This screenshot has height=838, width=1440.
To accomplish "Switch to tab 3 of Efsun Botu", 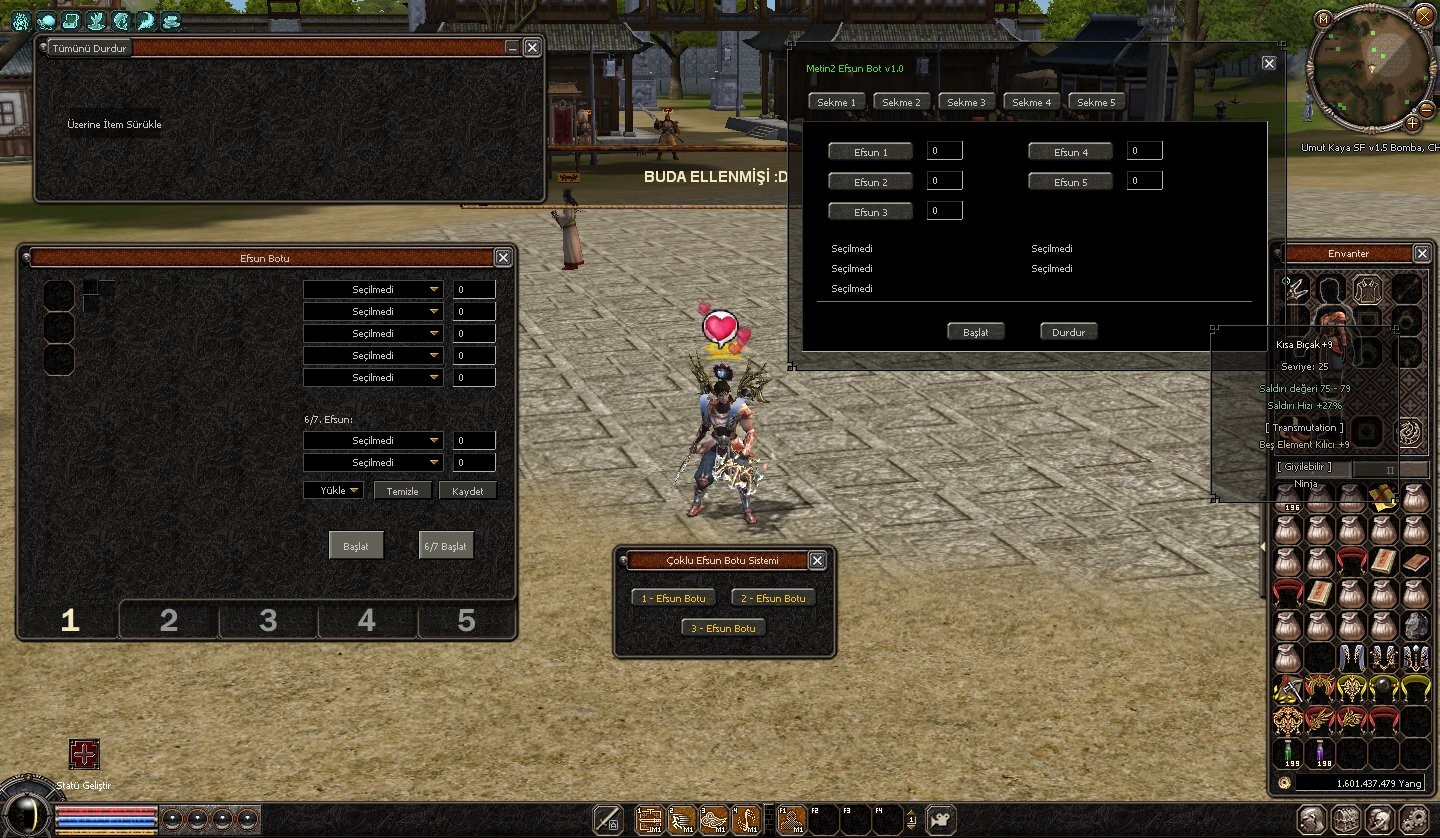I will click(x=267, y=621).
